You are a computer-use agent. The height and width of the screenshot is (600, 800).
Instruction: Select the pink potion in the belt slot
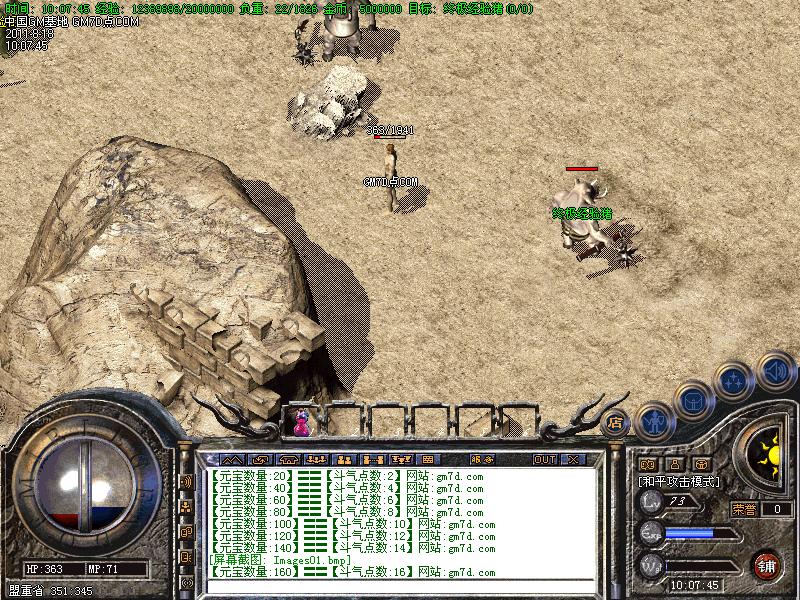[300, 423]
